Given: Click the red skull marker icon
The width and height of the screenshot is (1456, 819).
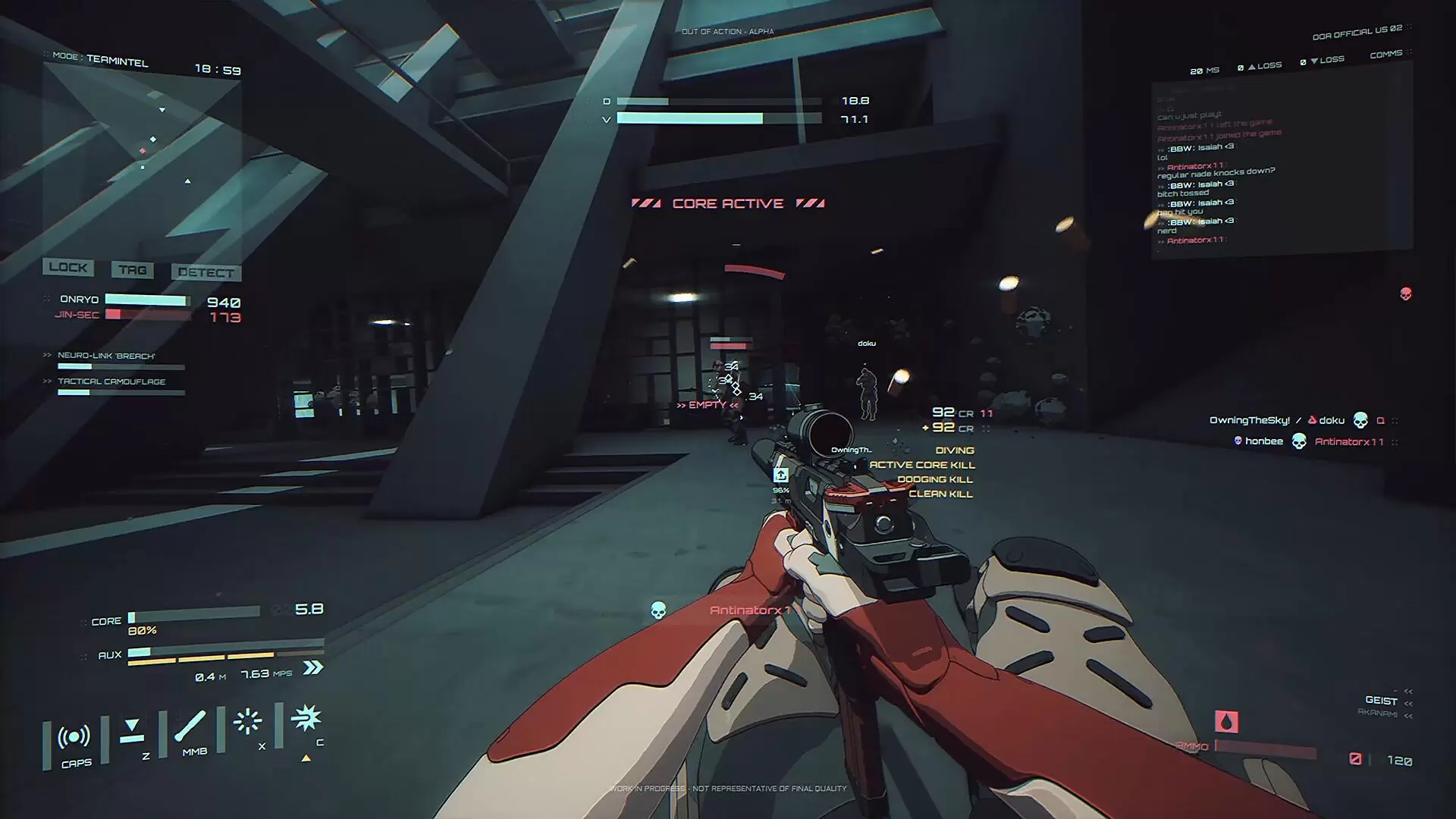Looking at the screenshot, I should (1405, 294).
